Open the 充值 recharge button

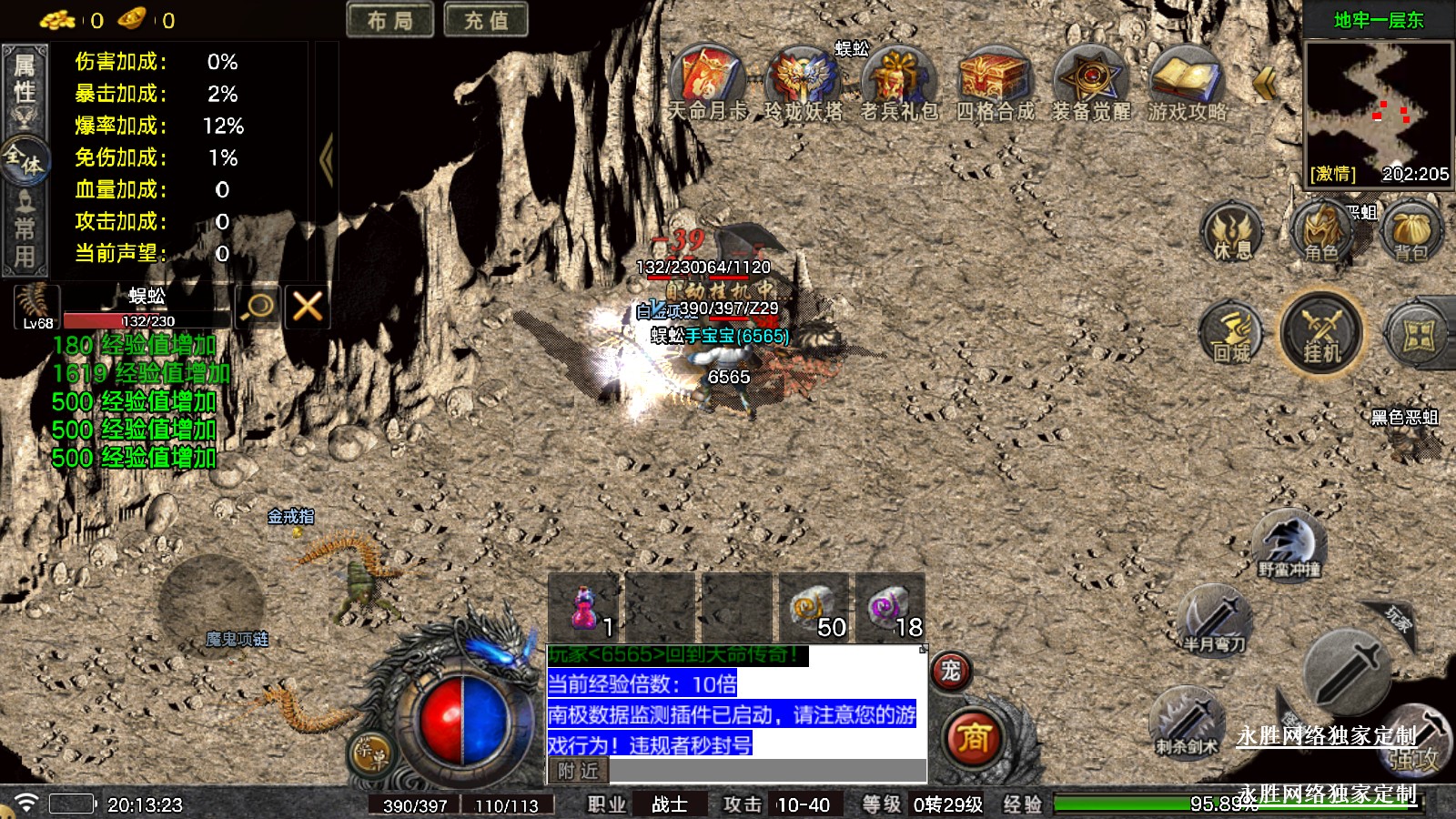pyautogui.click(x=486, y=20)
